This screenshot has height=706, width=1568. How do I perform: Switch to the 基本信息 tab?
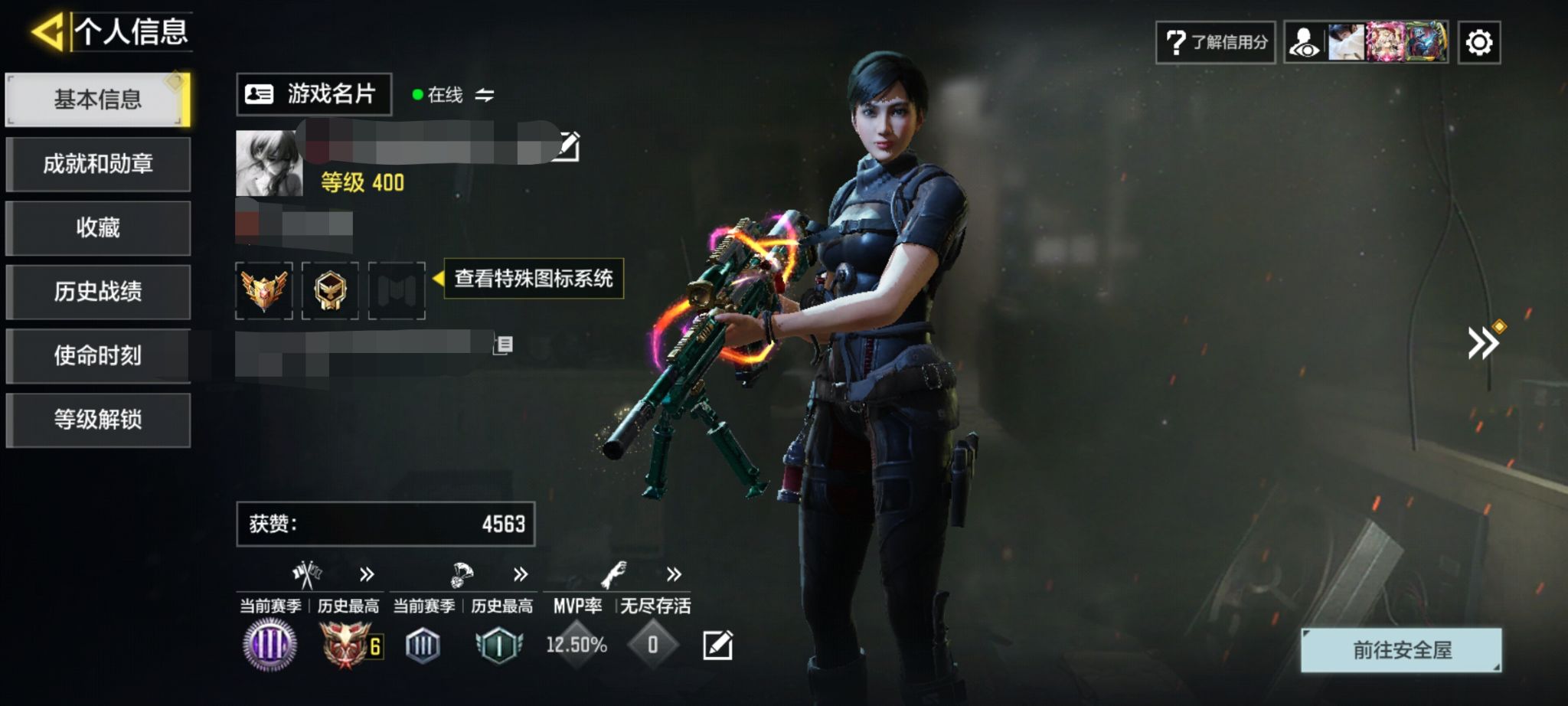point(97,100)
